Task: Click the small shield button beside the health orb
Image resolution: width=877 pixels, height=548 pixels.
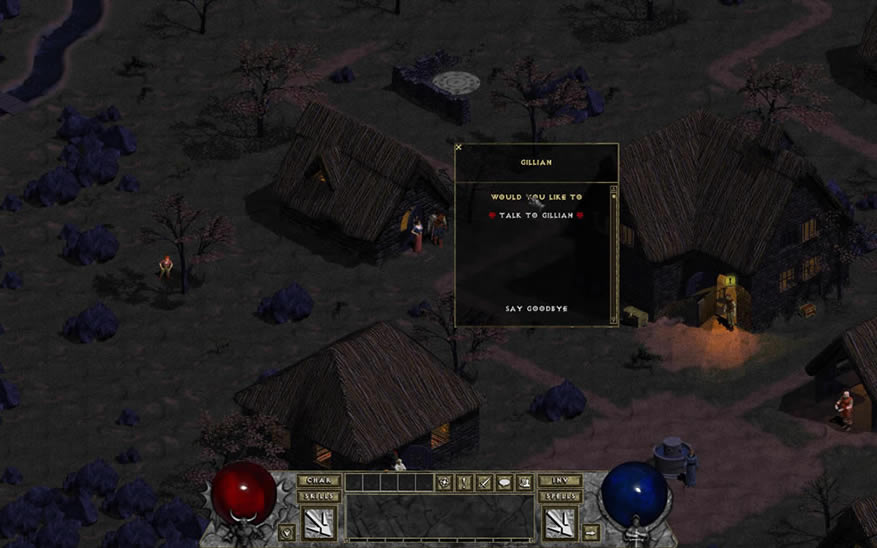Action: pos(288,530)
